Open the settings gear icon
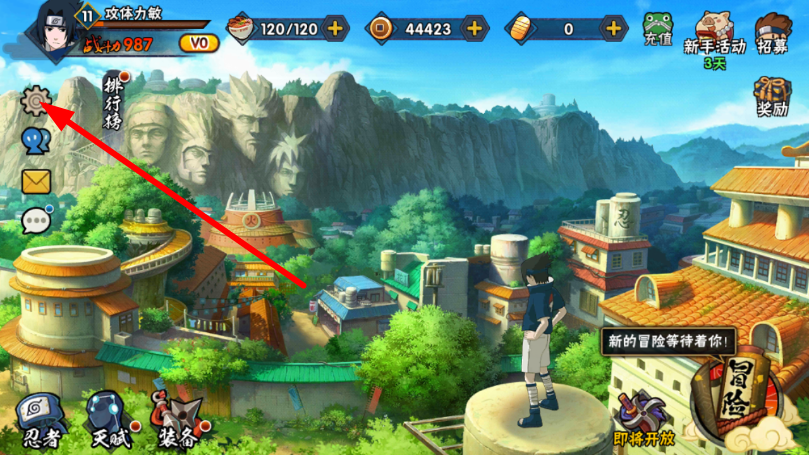Viewport: 809px width, 455px height. pos(36,101)
